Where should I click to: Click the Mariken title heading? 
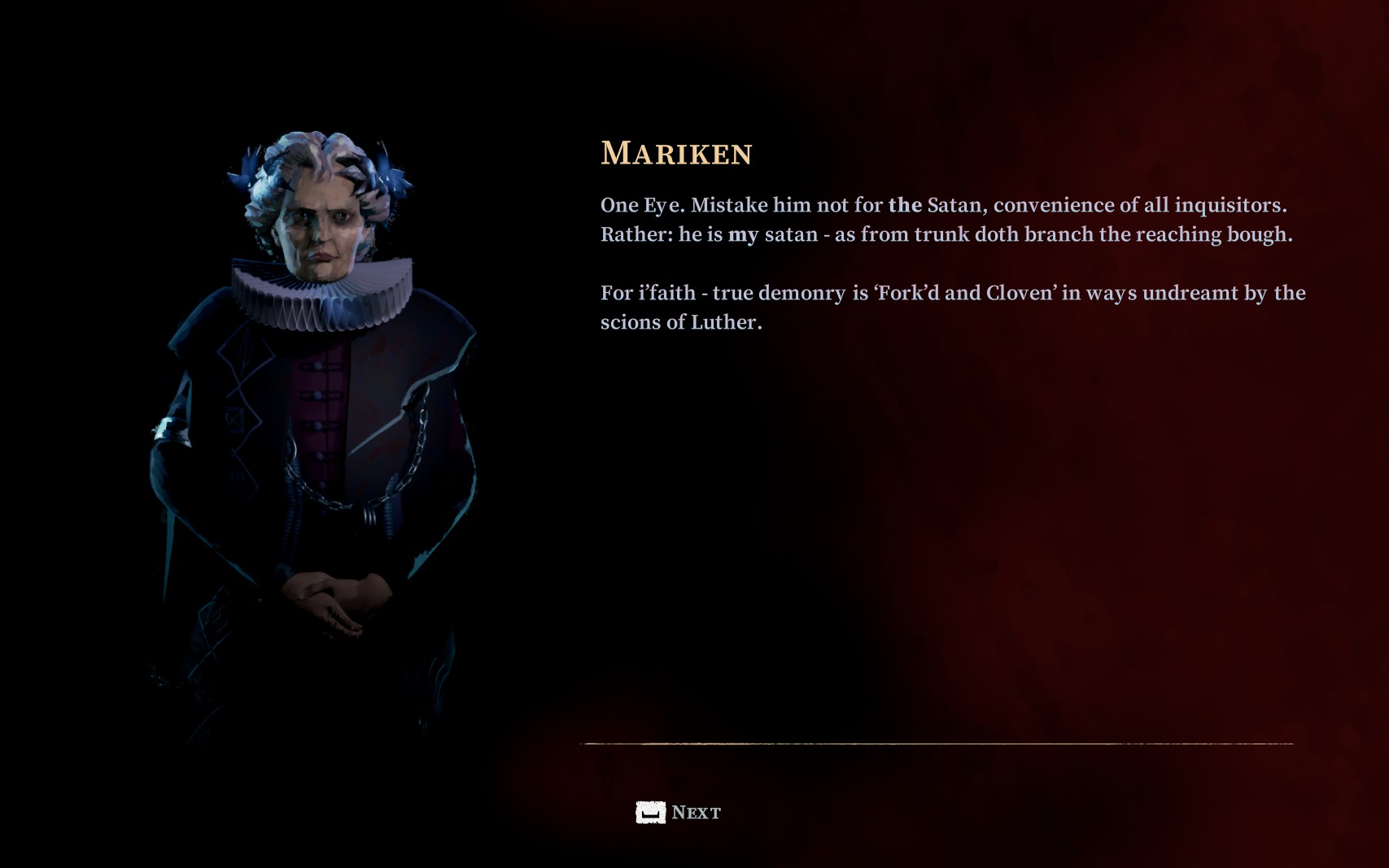pos(675,151)
